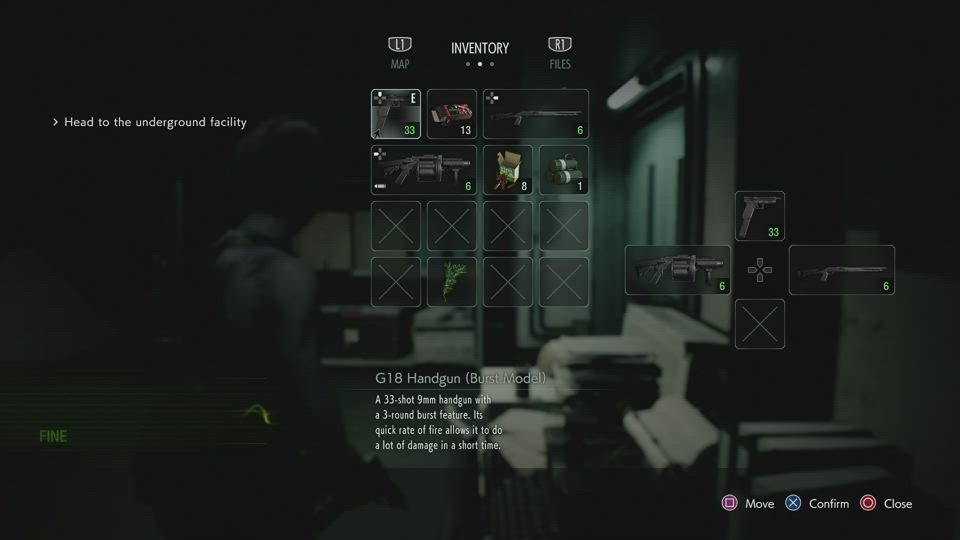Select the shotgun in the inventory grid

pyautogui.click(x=536, y=114)
